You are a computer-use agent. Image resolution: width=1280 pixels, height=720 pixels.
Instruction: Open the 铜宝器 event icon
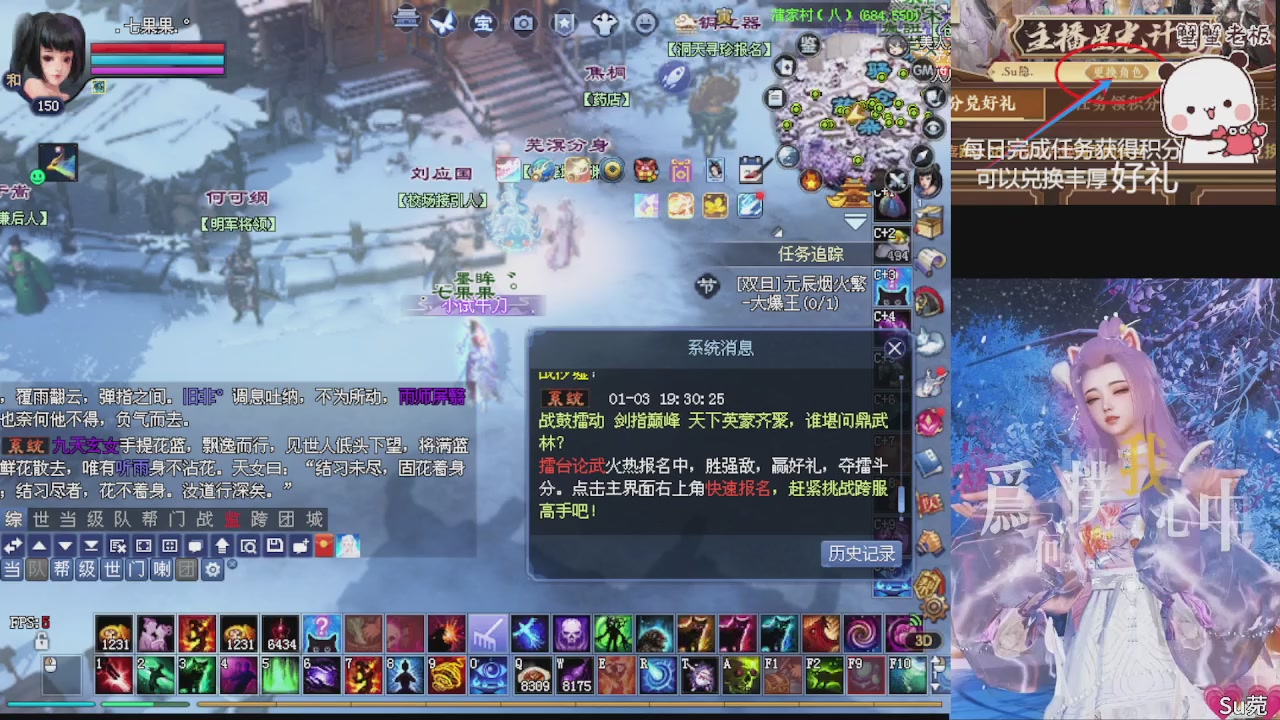(719, 22)
